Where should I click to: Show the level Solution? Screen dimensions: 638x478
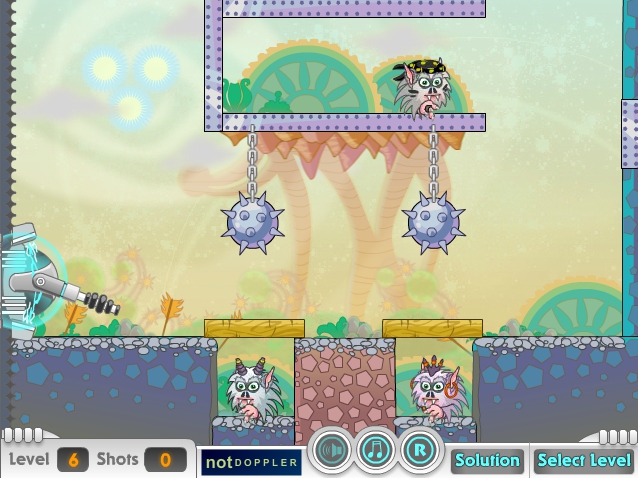pos(487,461)
